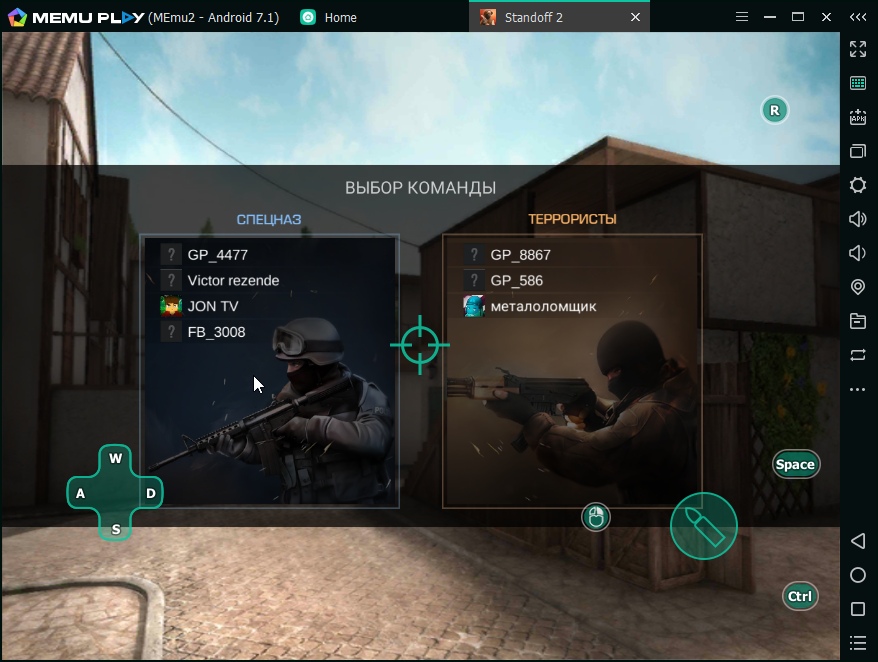Select player FB_3008 row
This screenshot has height=662, width=878.
pos(216,332)
